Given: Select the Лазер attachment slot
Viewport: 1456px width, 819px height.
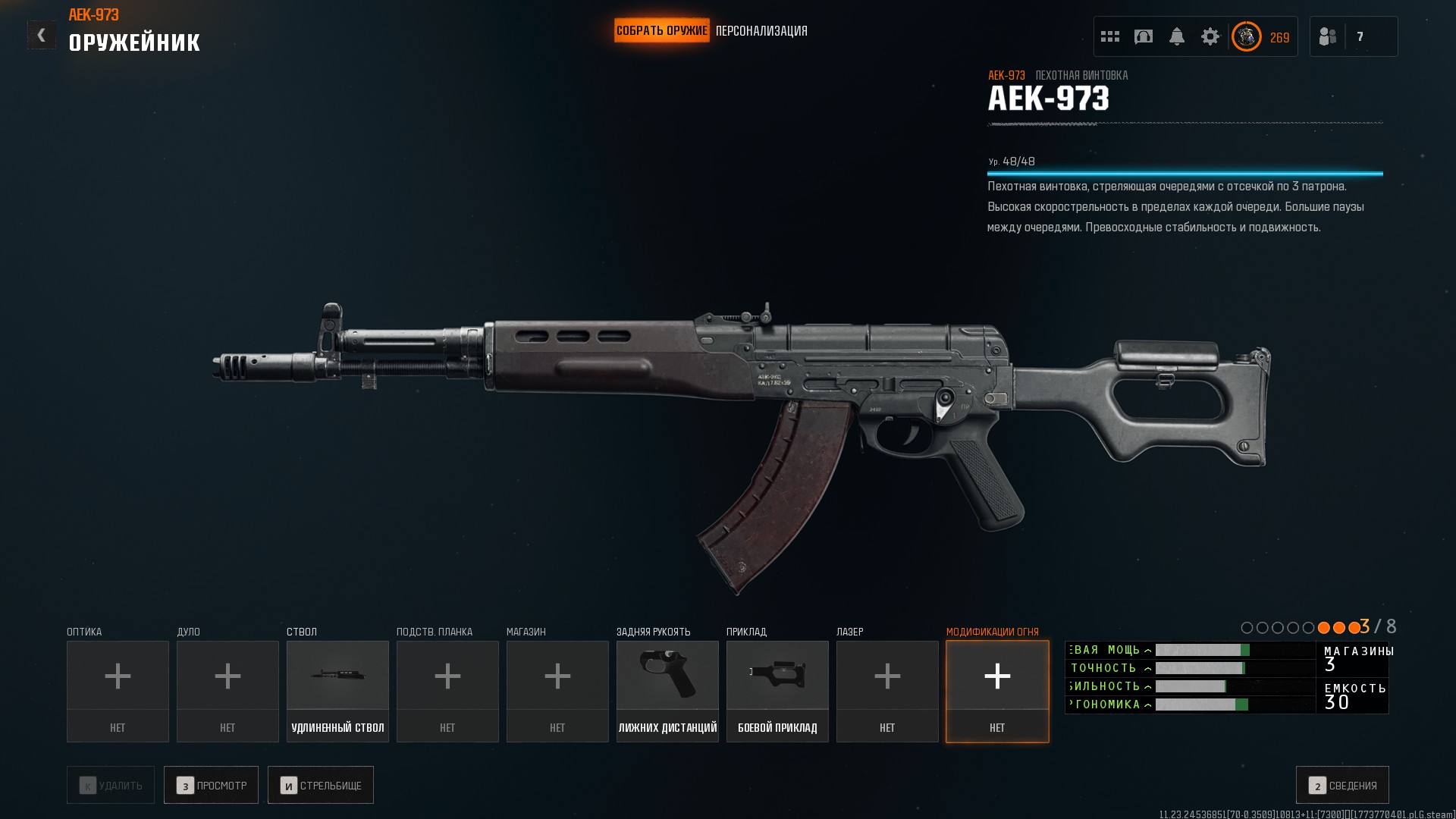Looking at the screenshot, I should pos(887,691).
